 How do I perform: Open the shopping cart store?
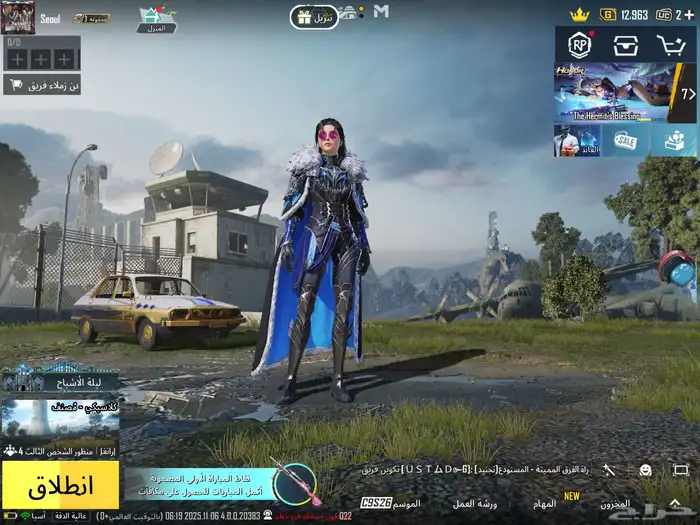670,45
